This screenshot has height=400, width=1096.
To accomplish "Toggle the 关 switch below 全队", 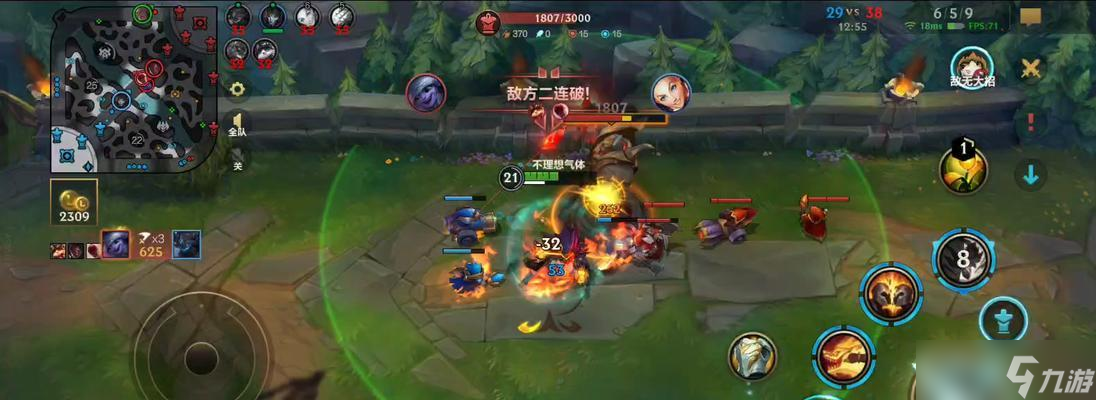I will point(237,164).
